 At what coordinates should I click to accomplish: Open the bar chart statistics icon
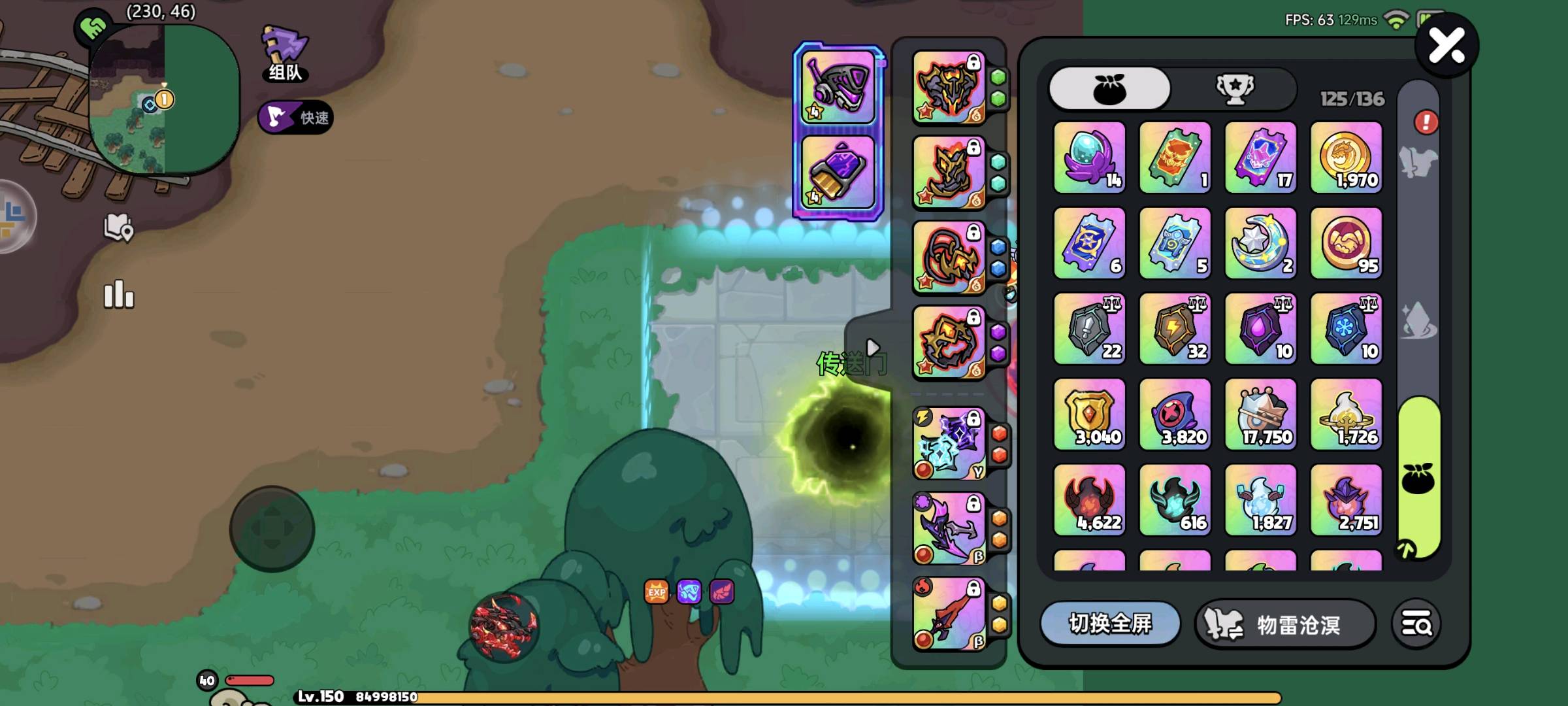point(119,295)
